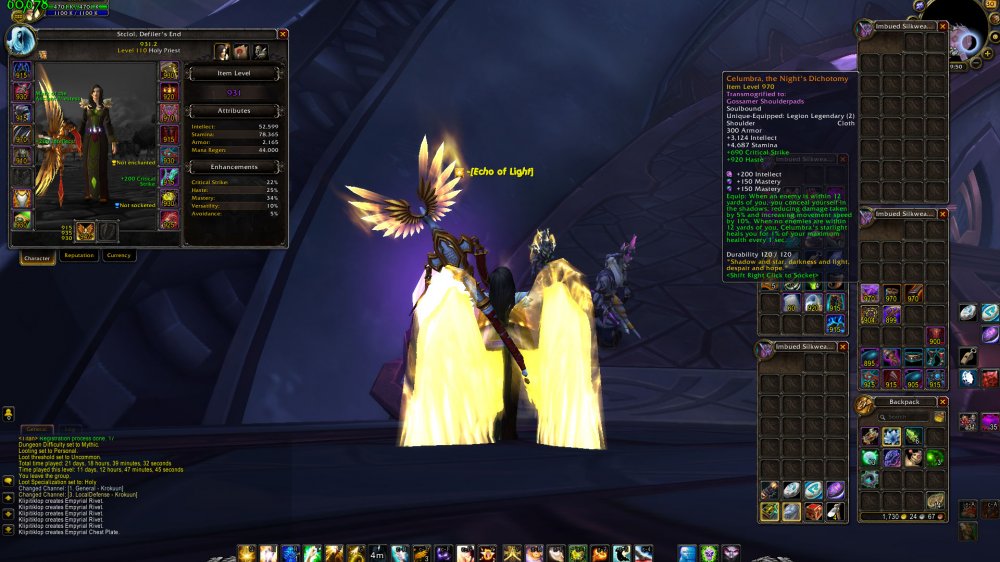Click the red treasure chest bag item
This screenshot has height=562, width=1000.
pyautogui.click(x=814, y=512)
